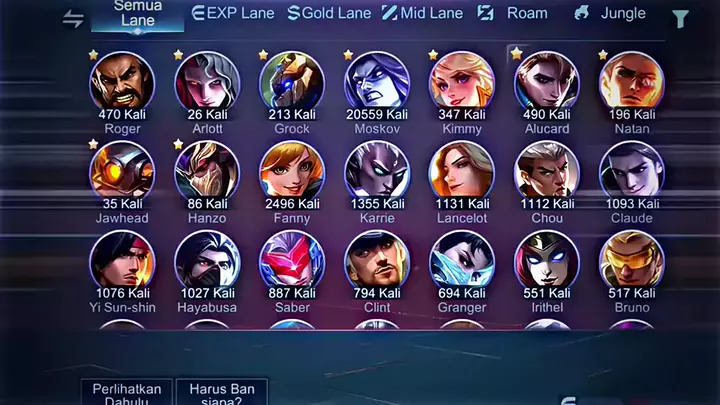Choose hero Roger
The height and width of the screenshot is (405, 720).
click(x=122, y=83)
